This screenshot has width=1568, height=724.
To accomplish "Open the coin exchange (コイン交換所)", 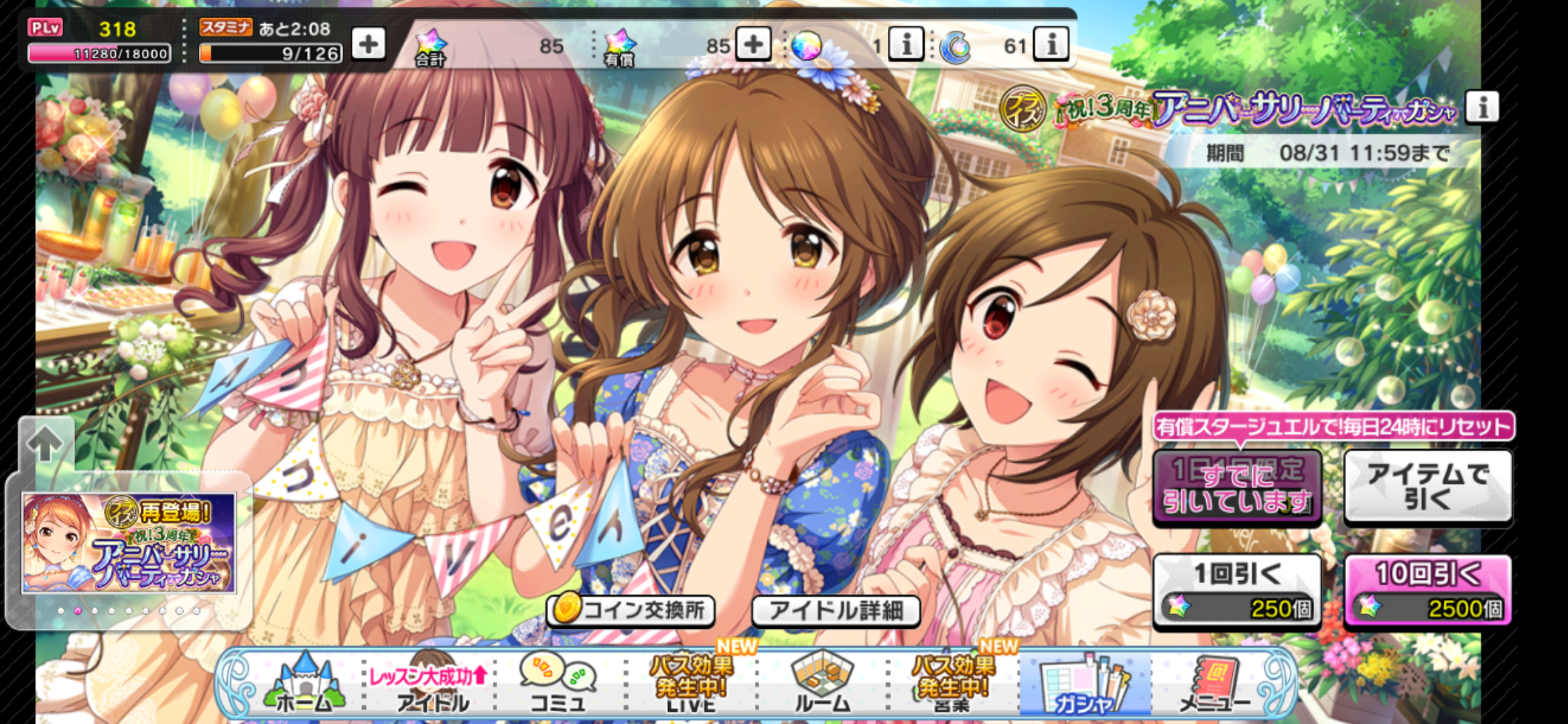I will point(631,610).
